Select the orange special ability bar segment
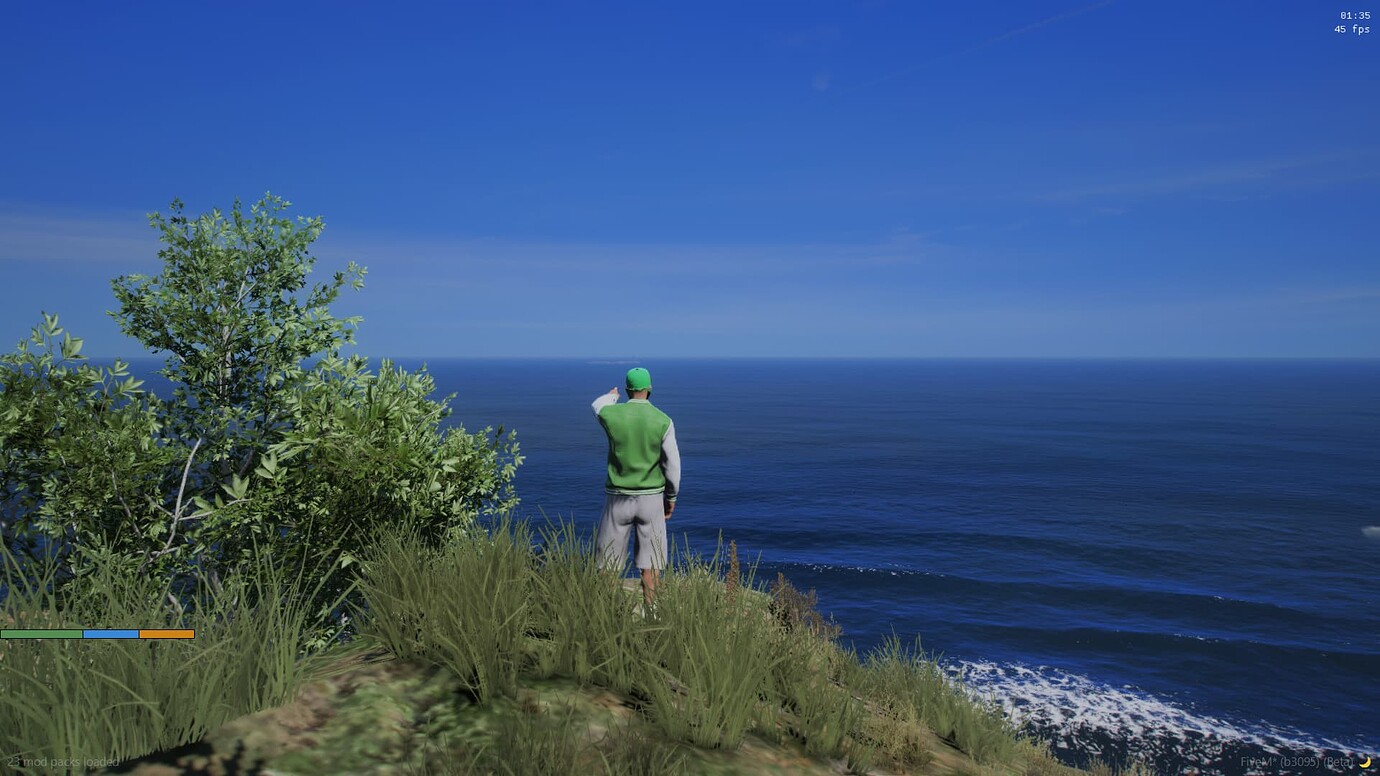The image size is (1380, 776). (166, 633)
